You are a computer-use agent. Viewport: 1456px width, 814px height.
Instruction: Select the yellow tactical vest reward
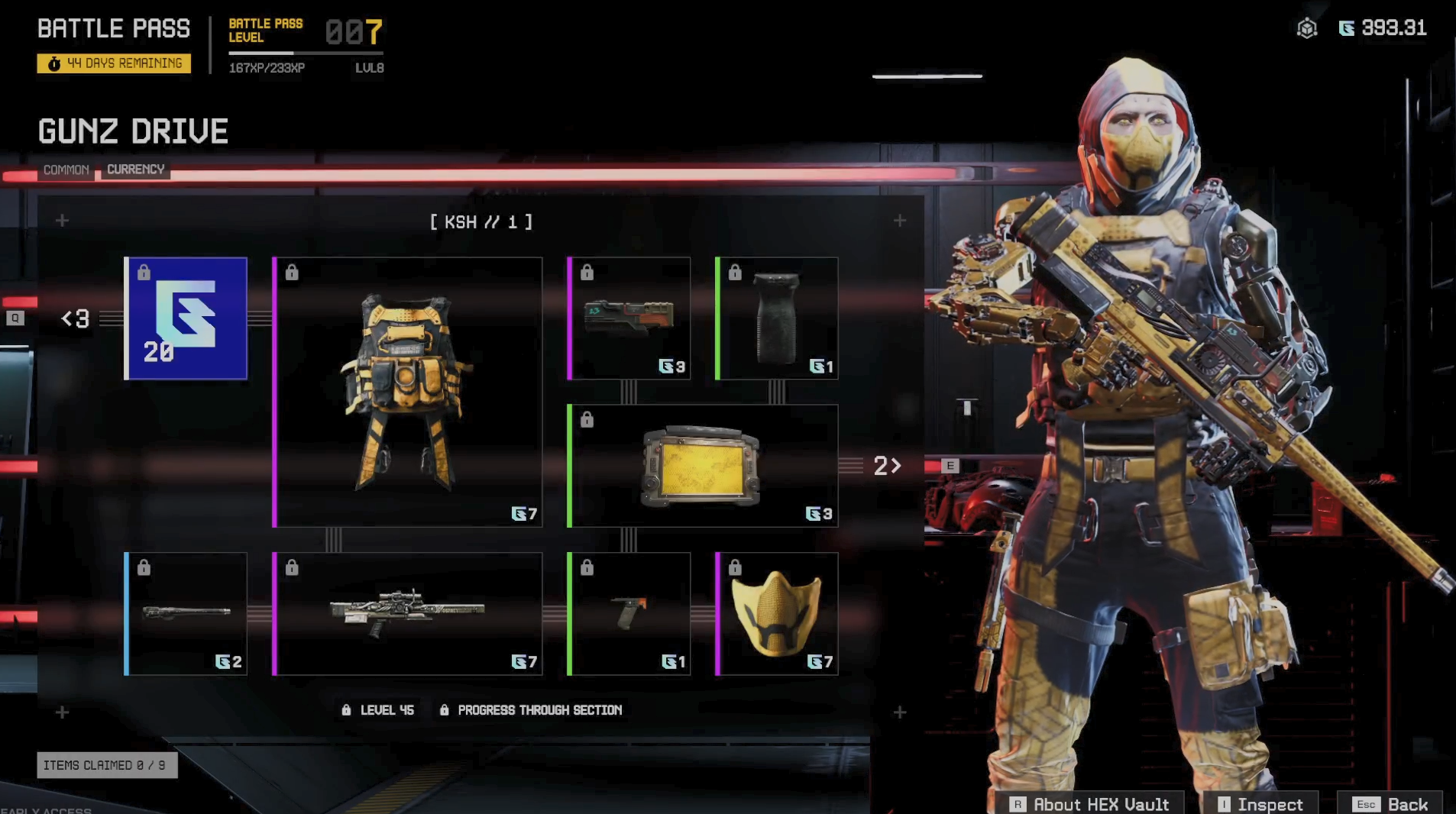(x=408, y=392)
